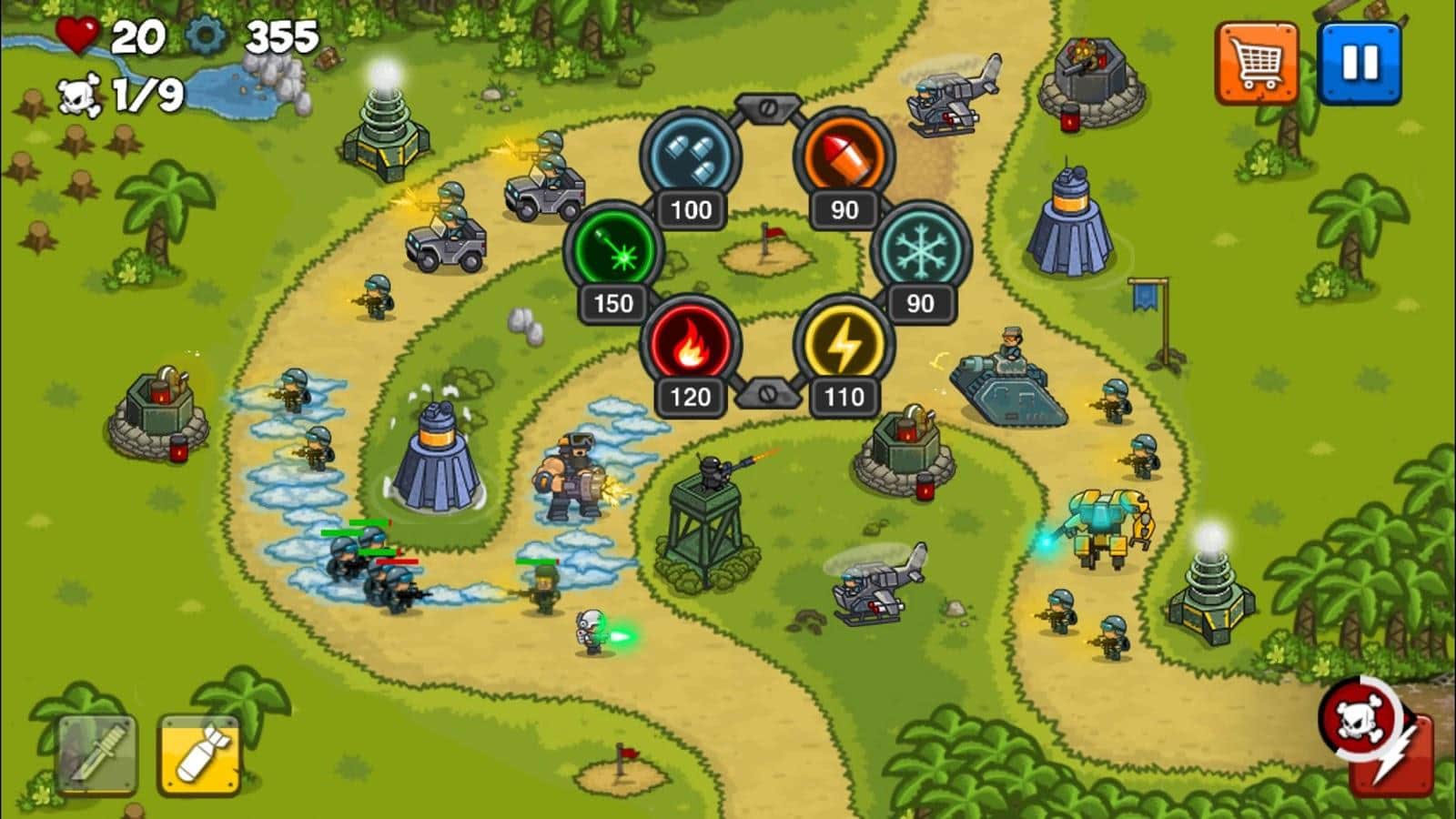Build the rocket tower costing 90
Viewport: 1456px width, 819px height.
(844, 155)
